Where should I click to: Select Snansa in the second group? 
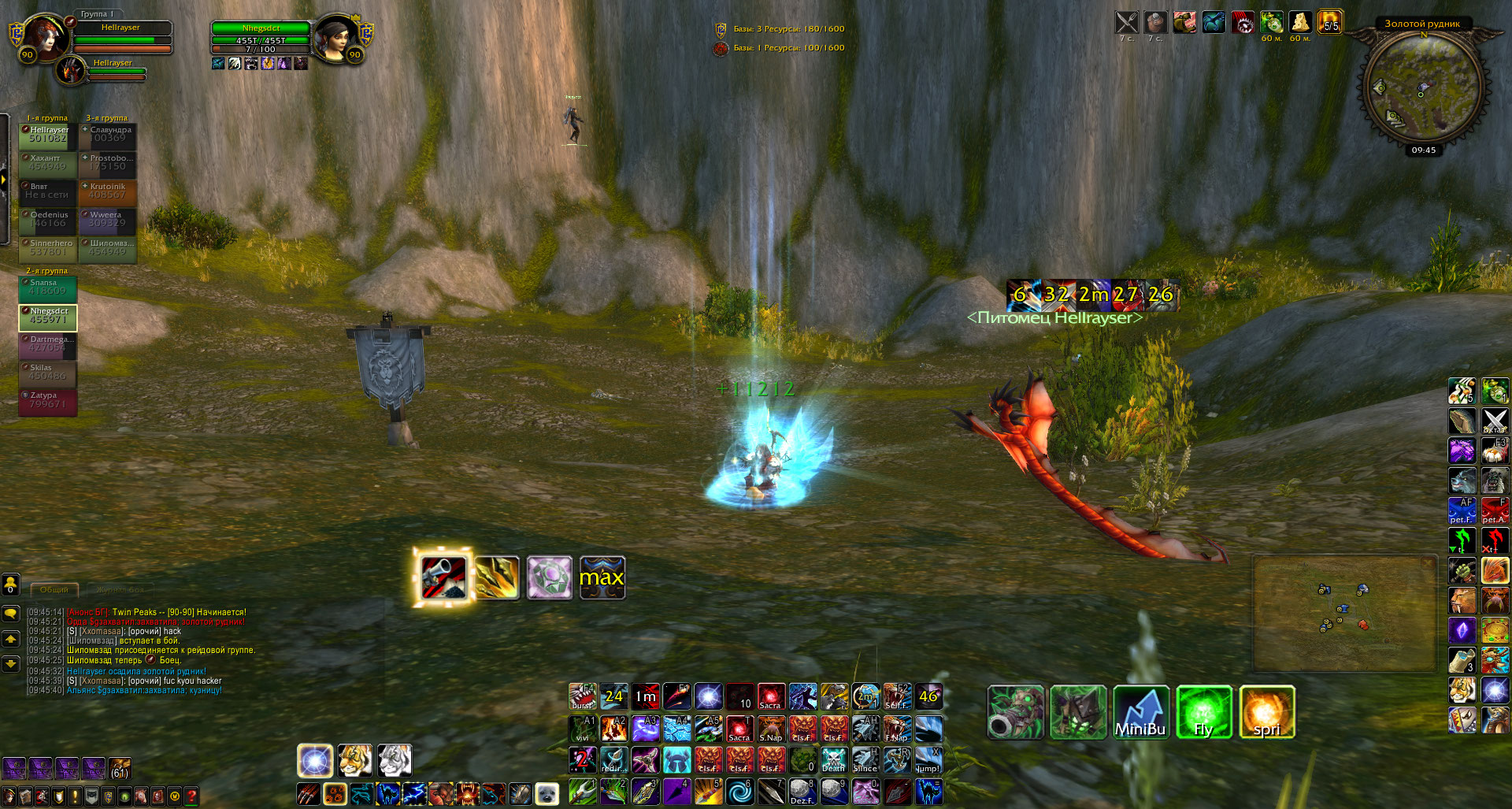47,288
